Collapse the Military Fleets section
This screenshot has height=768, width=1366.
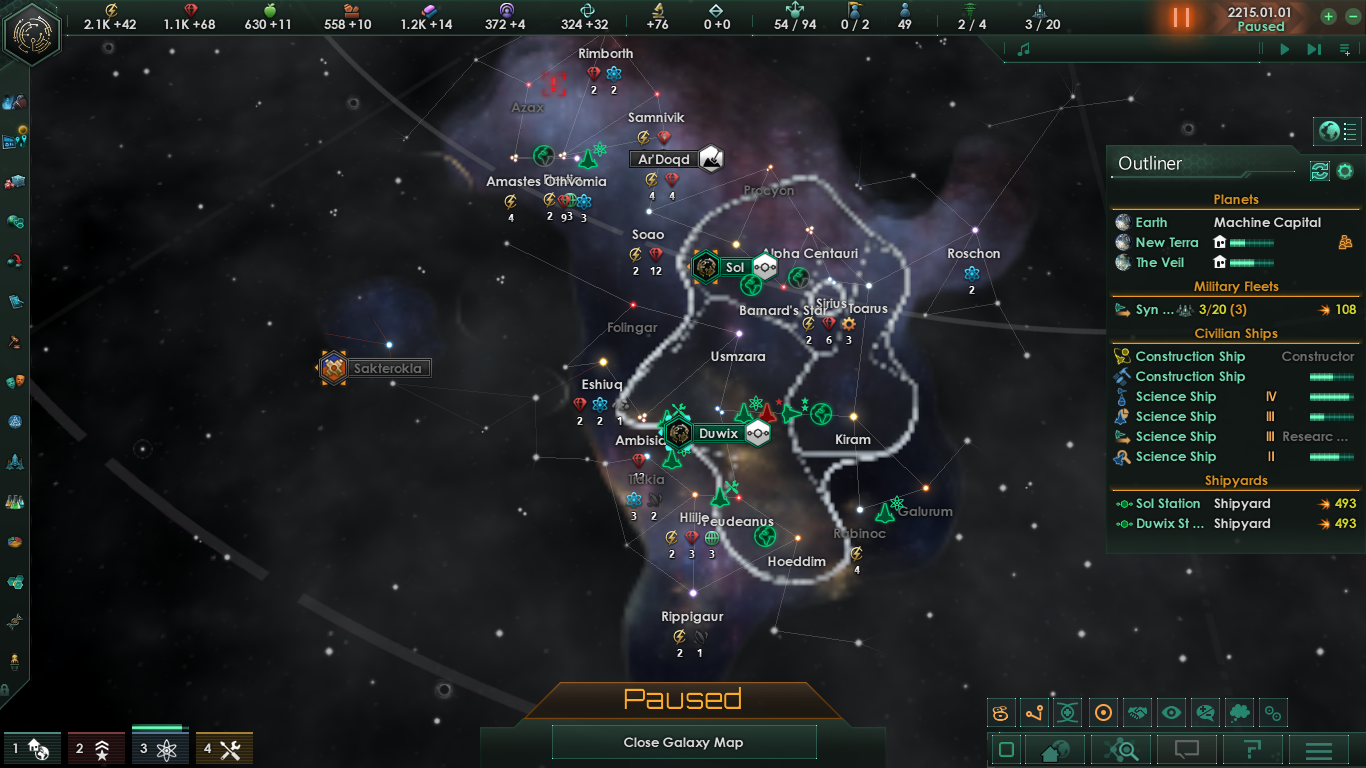pyautogui.click(x=1234, y=286)
